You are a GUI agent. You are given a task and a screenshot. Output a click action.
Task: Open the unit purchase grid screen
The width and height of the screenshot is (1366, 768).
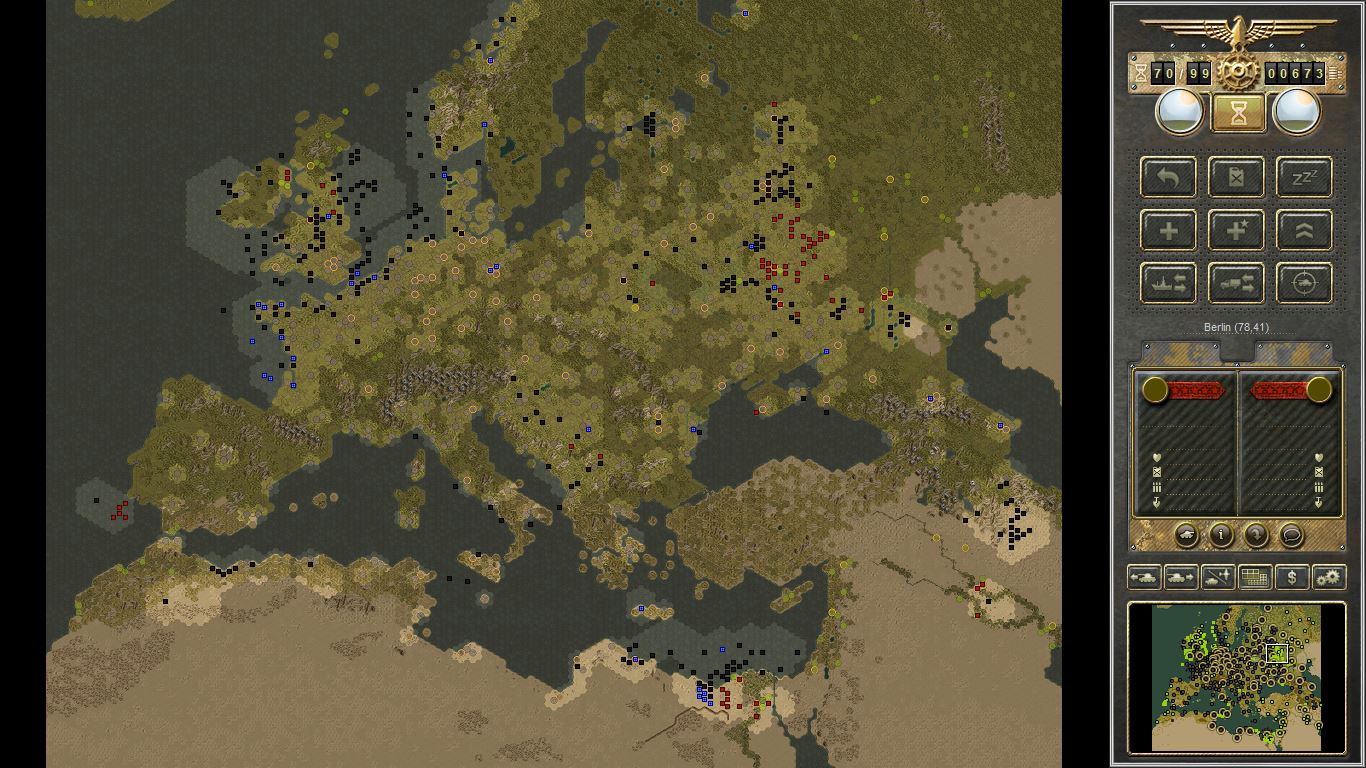[x=1254, y=577]
